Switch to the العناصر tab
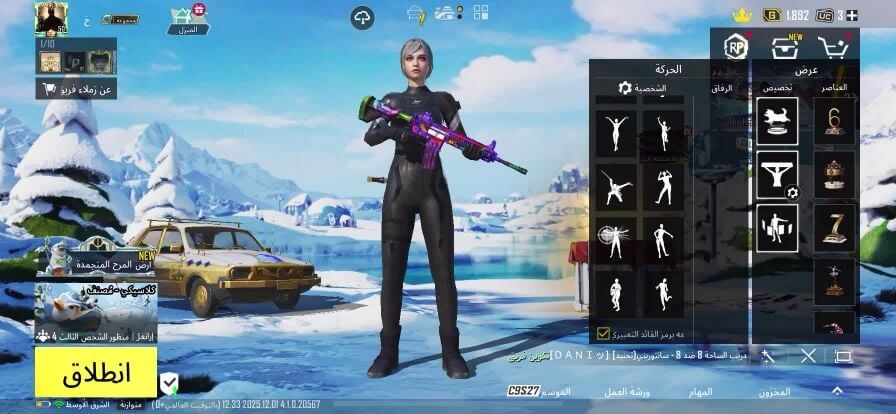This screenshot has width=896, height=414. click(x=833, y=88)
